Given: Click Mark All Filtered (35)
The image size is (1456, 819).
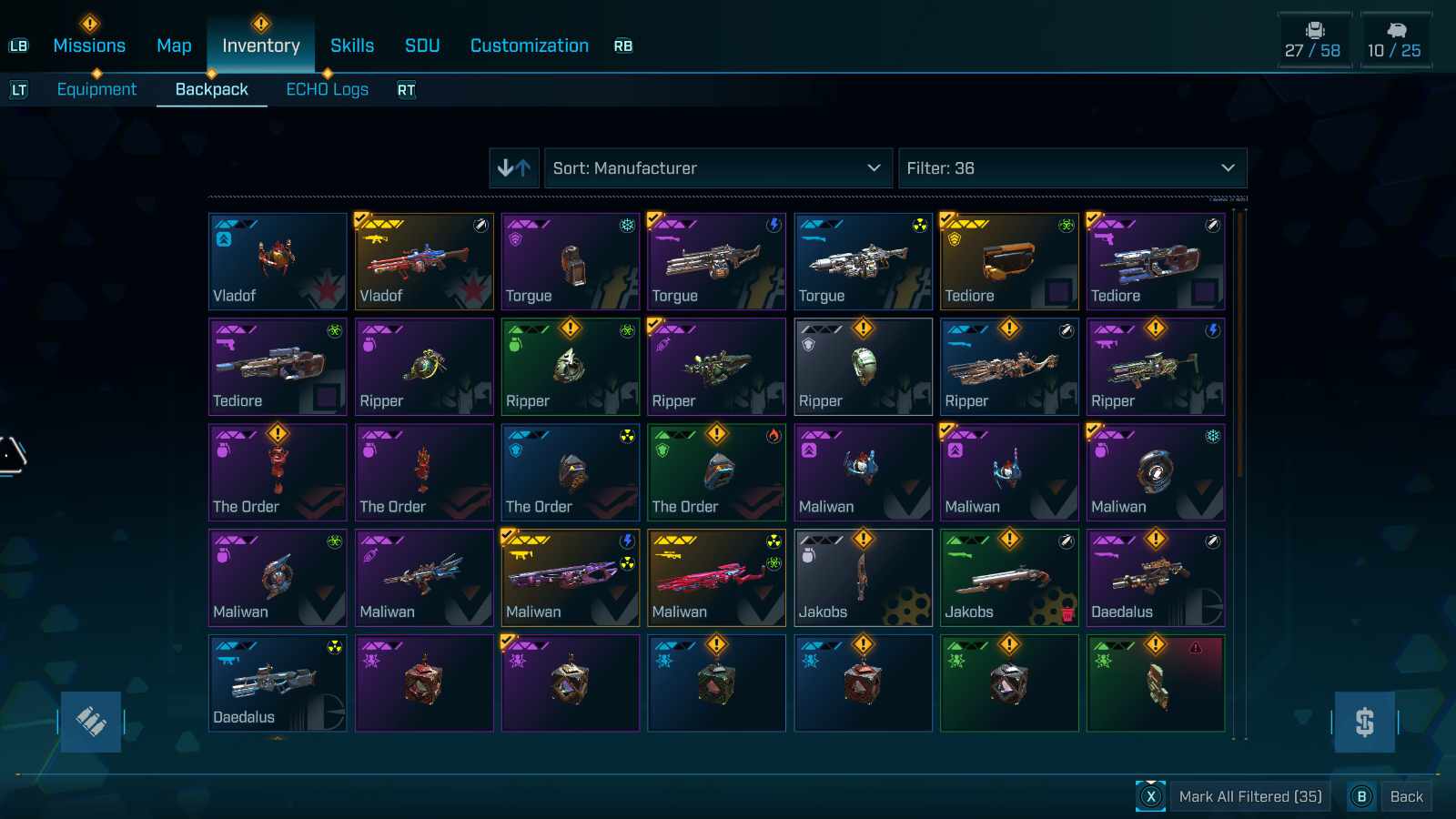Looking at the screenshot, I should [x=1249, y=796].
